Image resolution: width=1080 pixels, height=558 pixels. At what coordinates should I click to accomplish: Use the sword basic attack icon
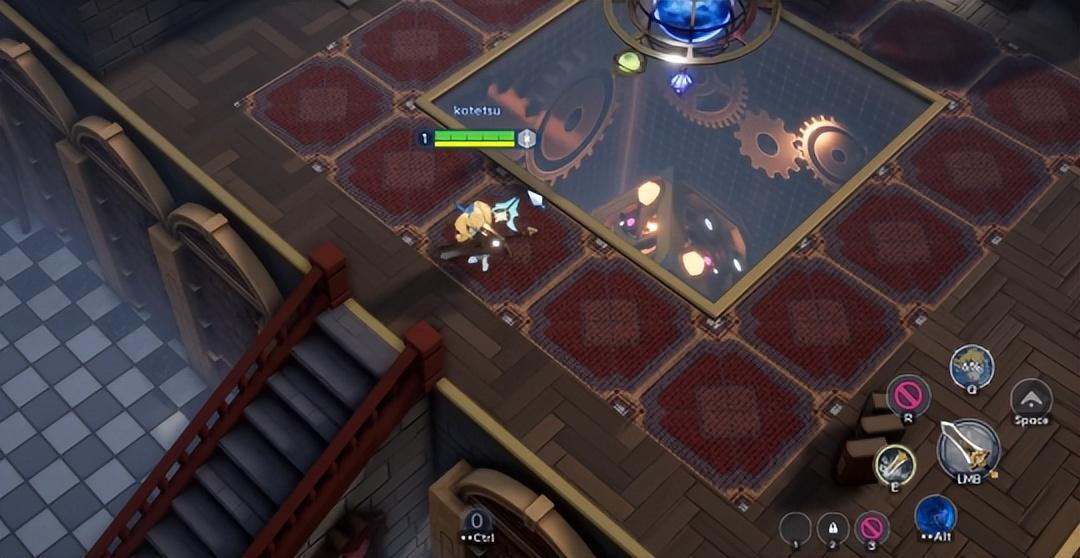click(x=968, y=448)
